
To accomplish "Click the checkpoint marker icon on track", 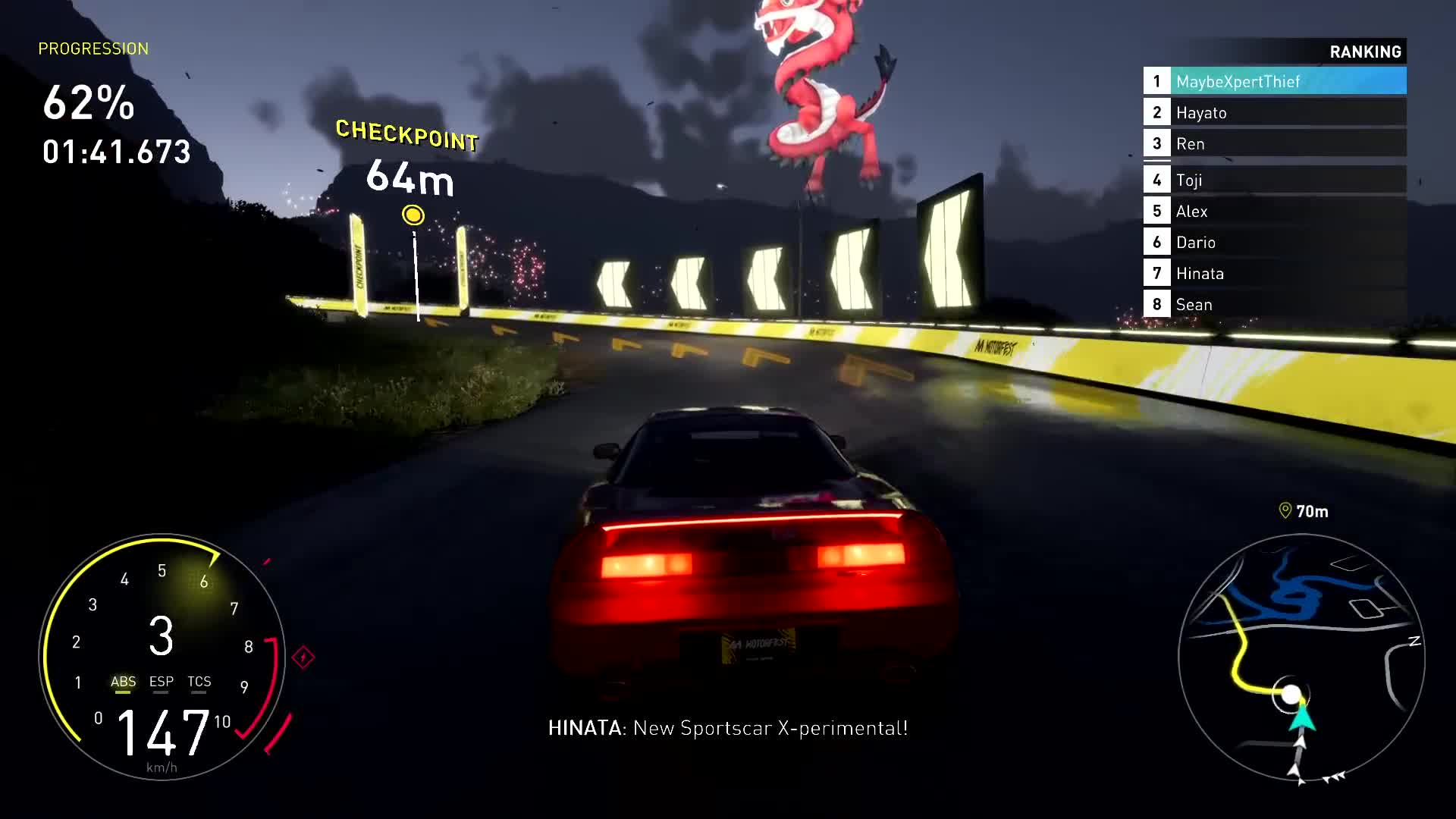I will coord(413,215).
